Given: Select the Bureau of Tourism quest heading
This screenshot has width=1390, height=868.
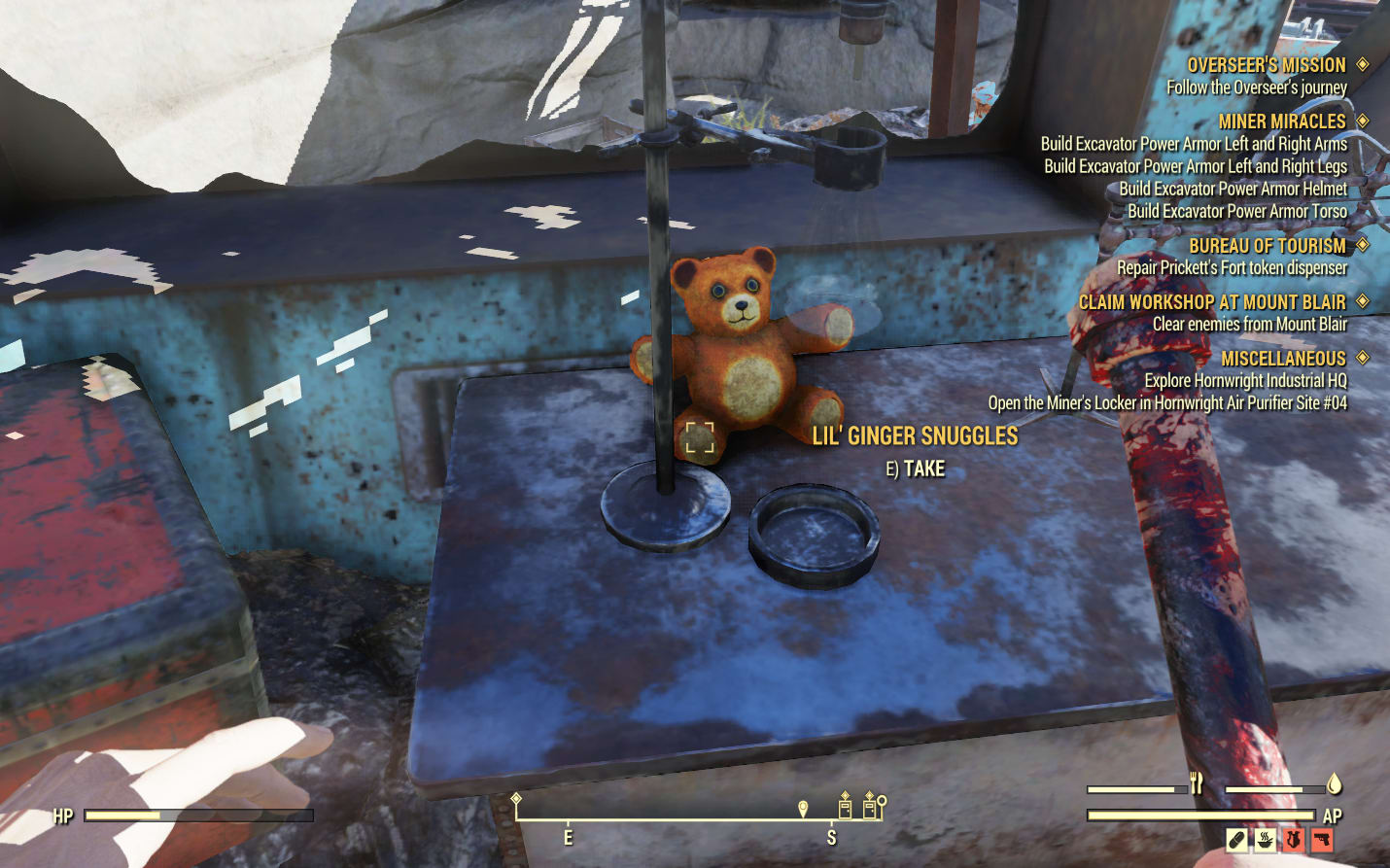Looking at the screenshot, I should [x=1267, y=246].
